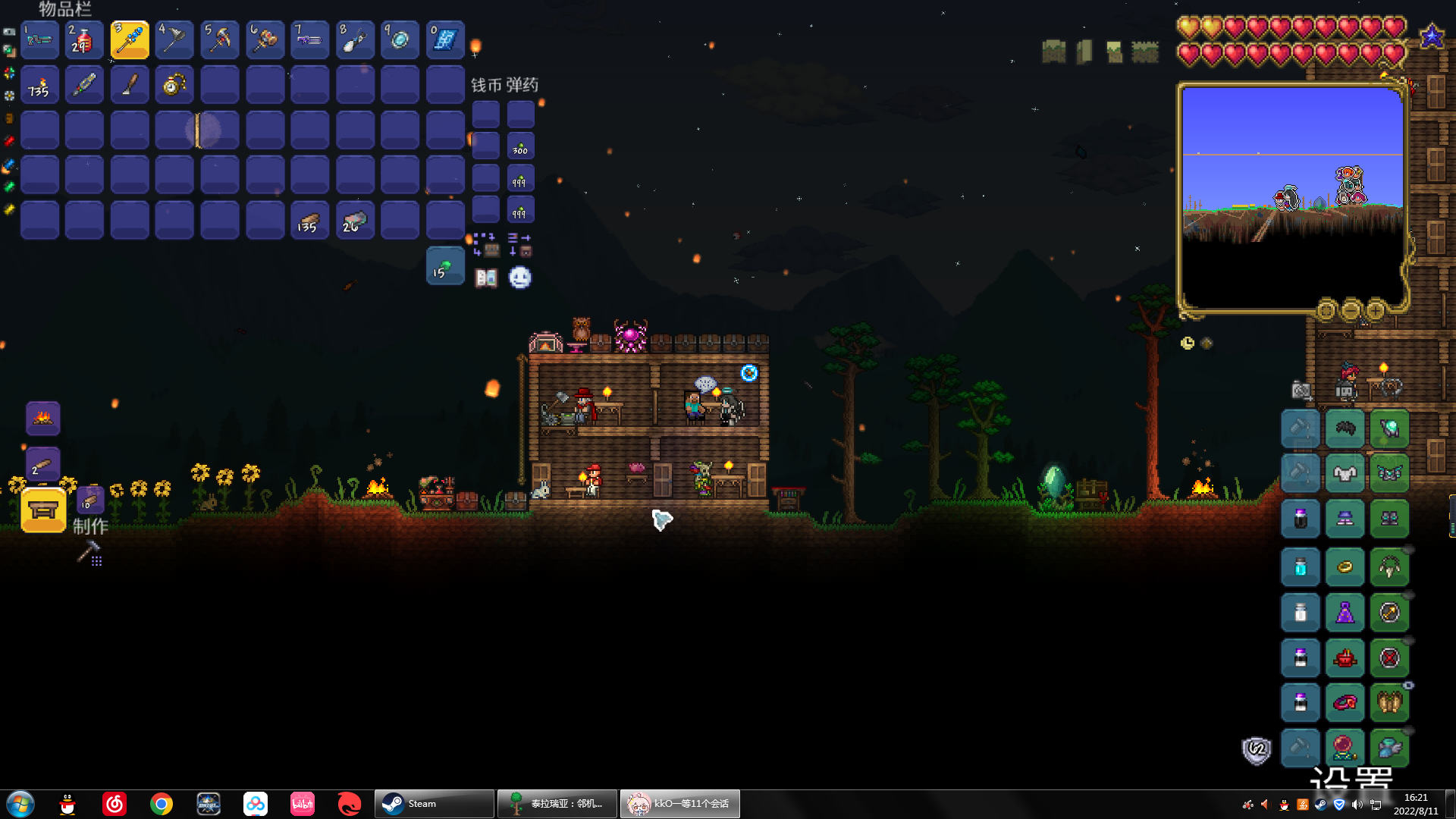This screenshot has height=819, width=1456.
Task: Select the wizard hat vanity slot
Action: [1345, 613]
